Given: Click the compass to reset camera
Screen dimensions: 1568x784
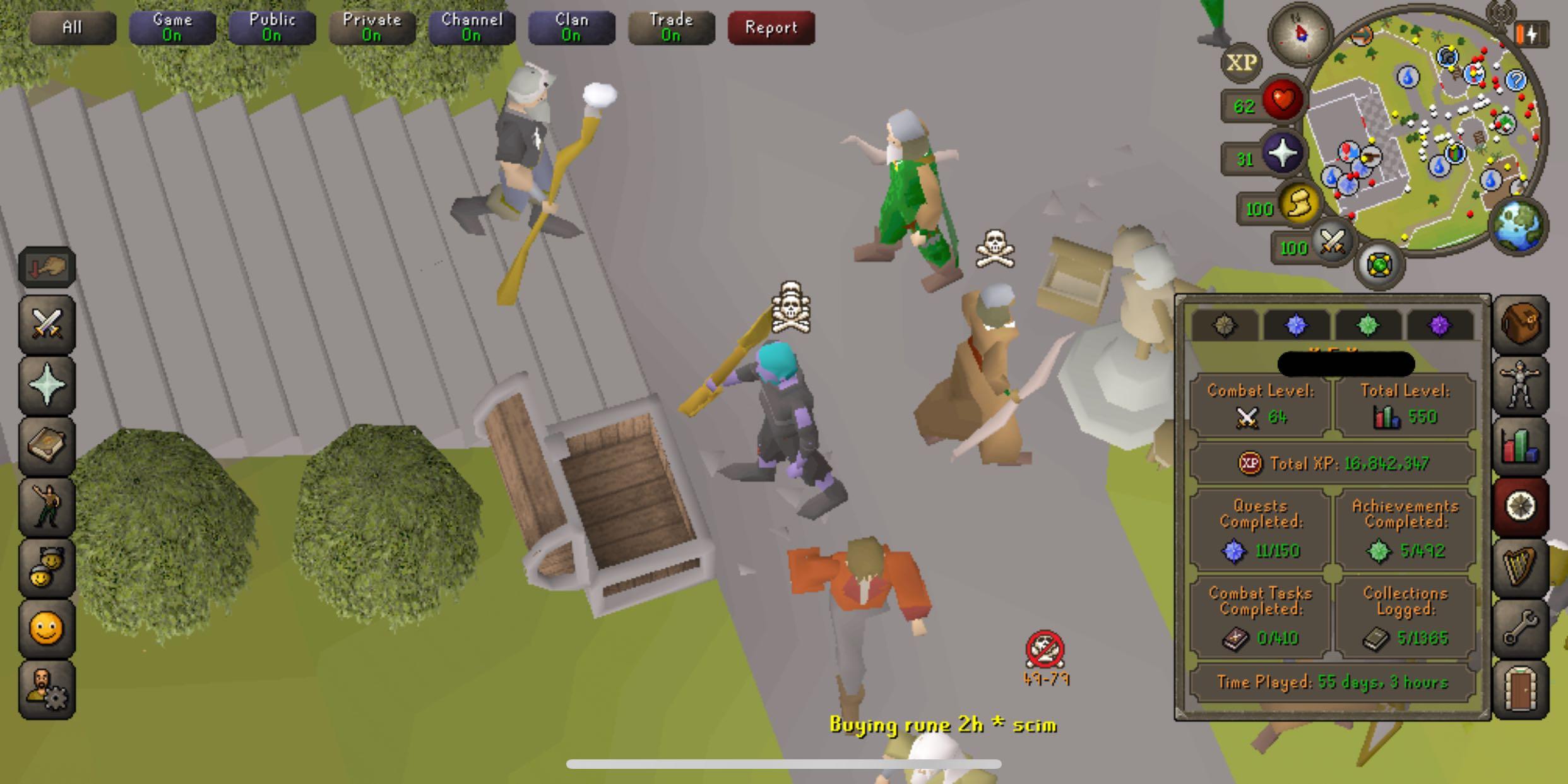Looking at the screenshot, I should coord(1300,33).
